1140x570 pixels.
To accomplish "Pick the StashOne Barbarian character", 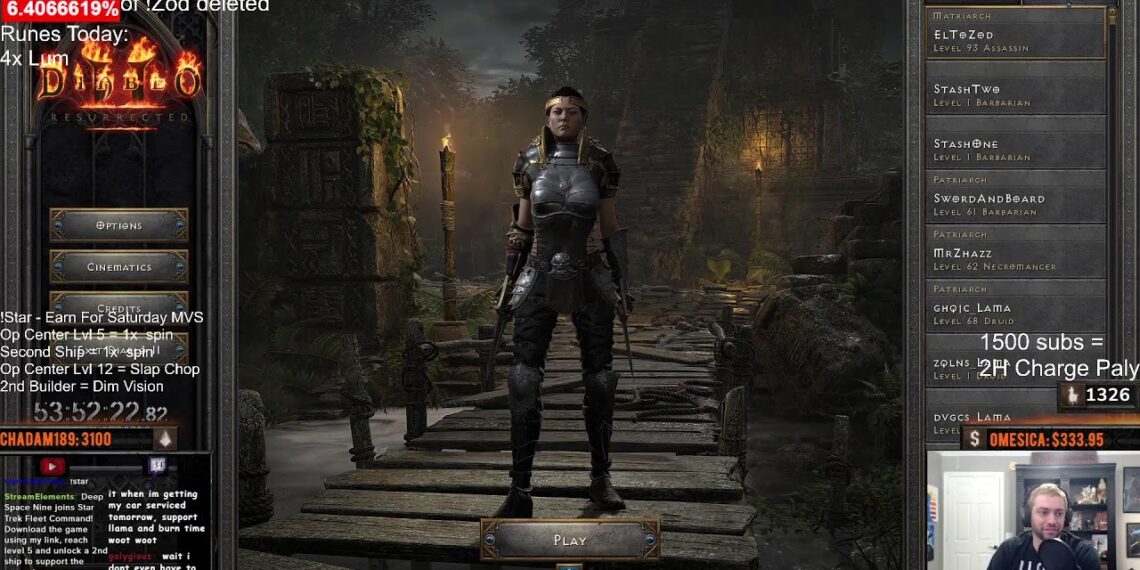I will click(x=1015, y=149).
